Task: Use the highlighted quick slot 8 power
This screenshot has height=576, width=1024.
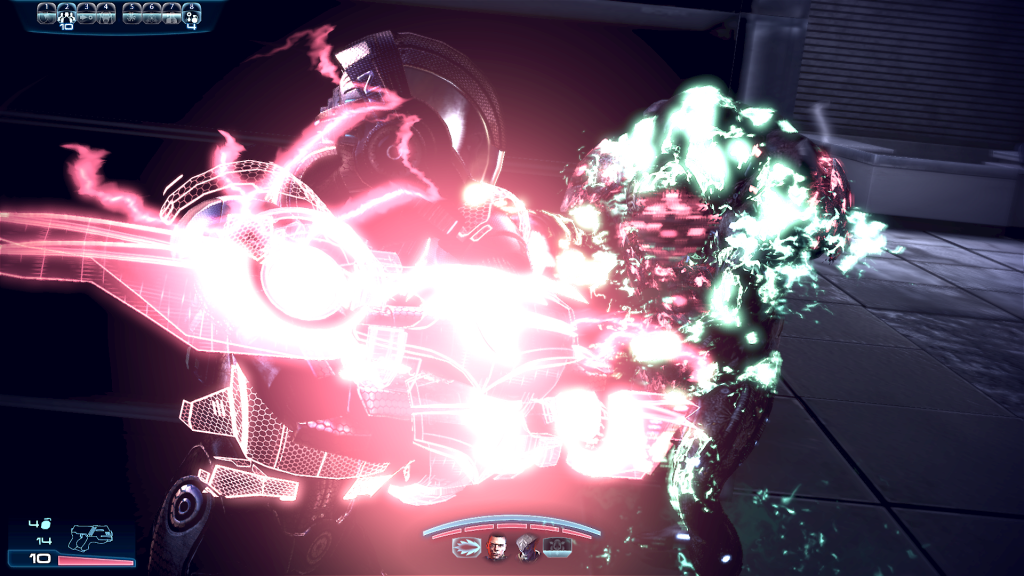Action: [x=192, y=13]
